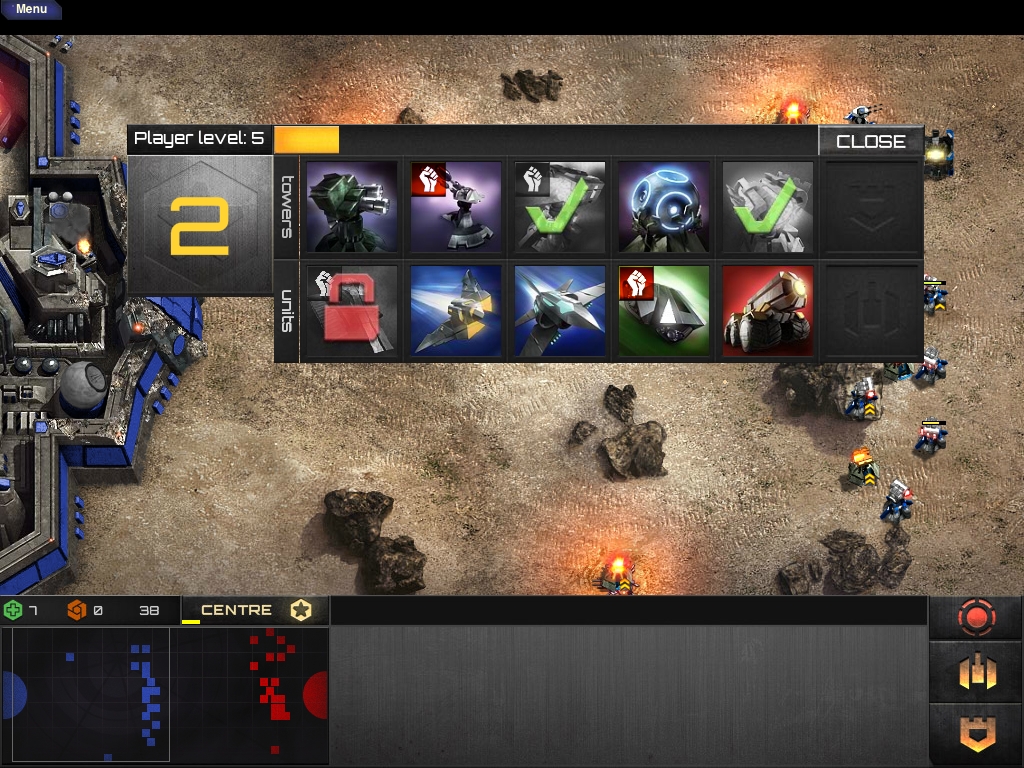Image resolution: width=1024 pixels, height=768 pixels.
Task: Pick the blue energy sphere tower
Action: pos(664,207)
